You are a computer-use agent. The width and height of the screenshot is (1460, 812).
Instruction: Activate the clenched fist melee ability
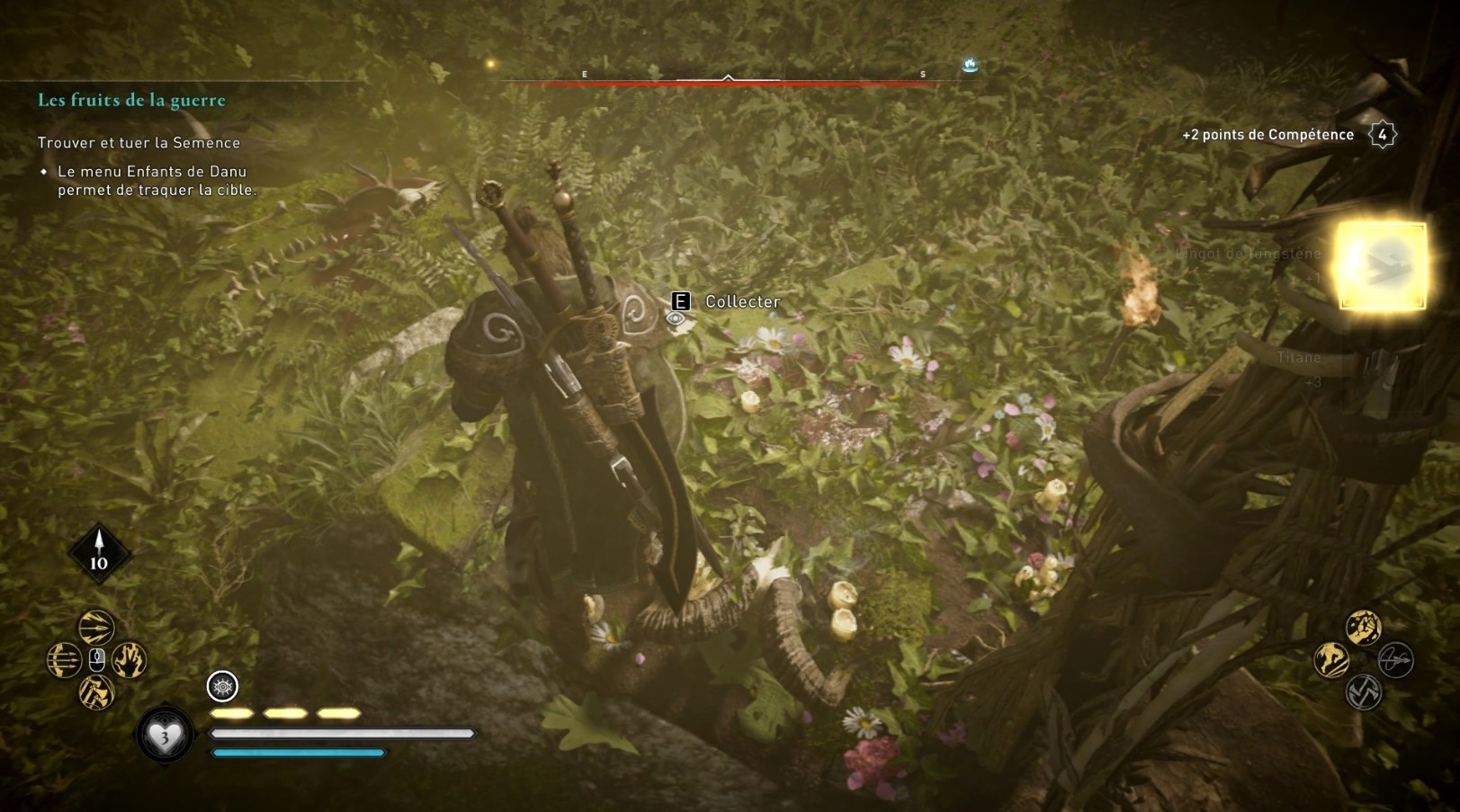coord(1364,627)
